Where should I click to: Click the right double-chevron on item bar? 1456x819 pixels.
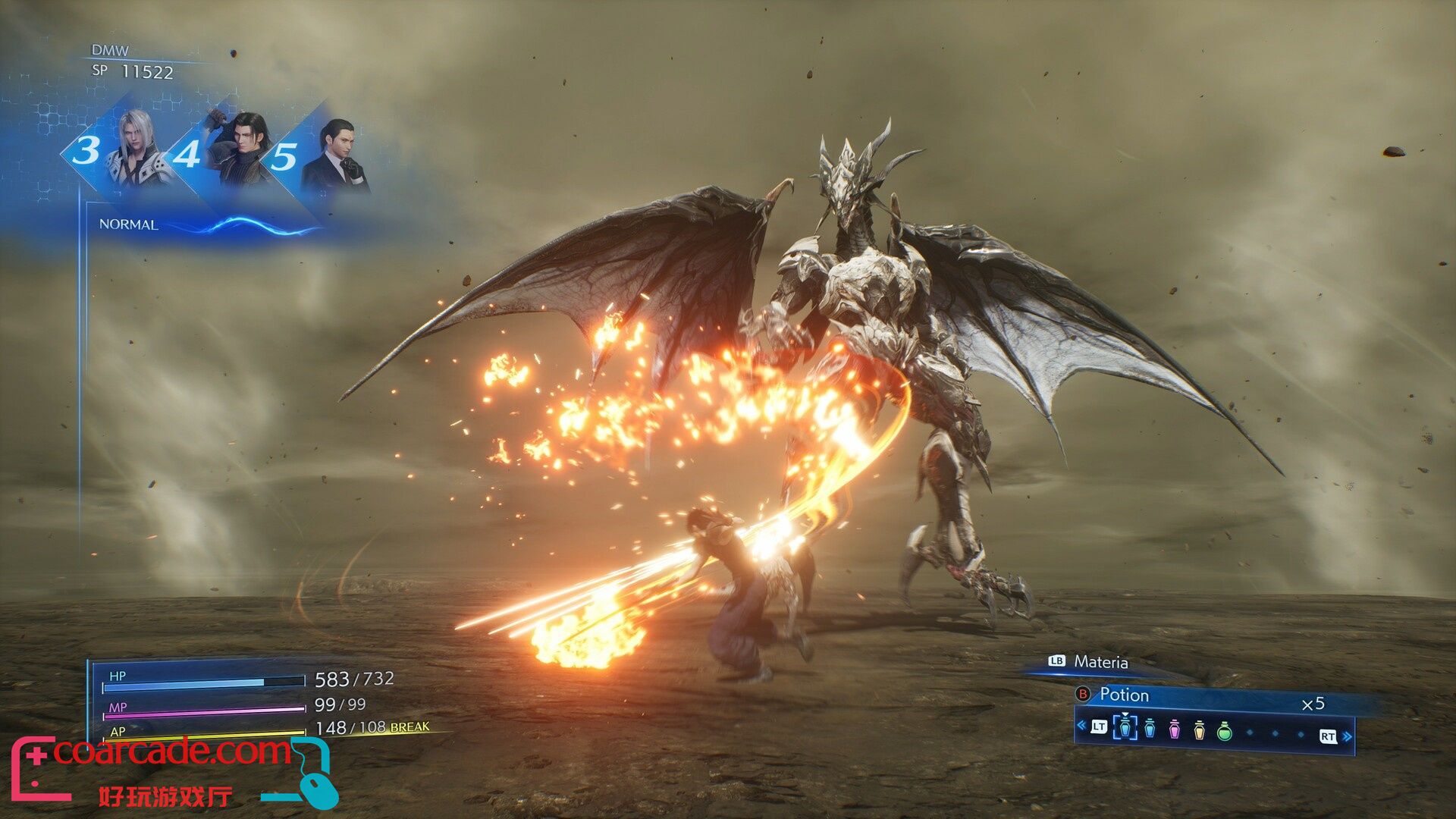coord(1347,736)
